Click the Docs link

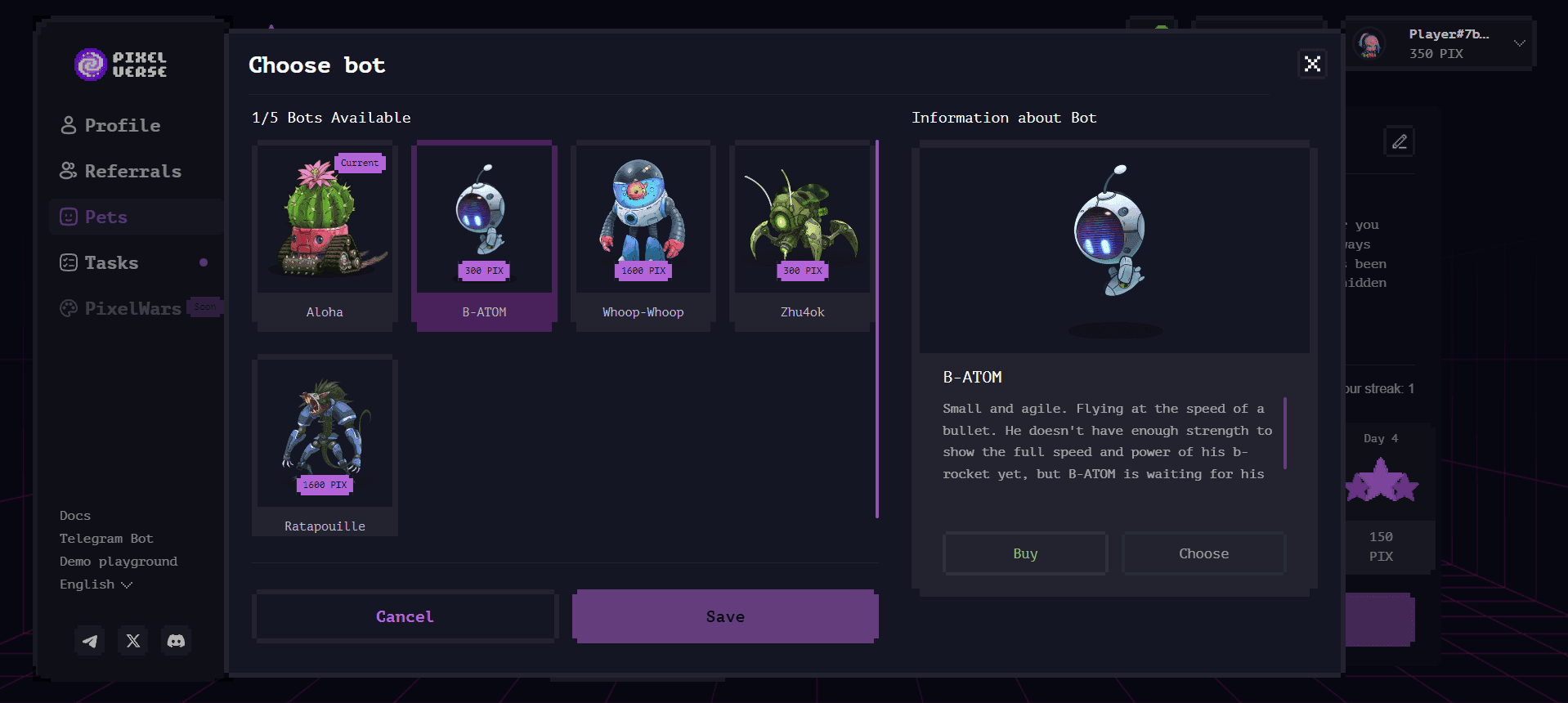click(74, 515)
